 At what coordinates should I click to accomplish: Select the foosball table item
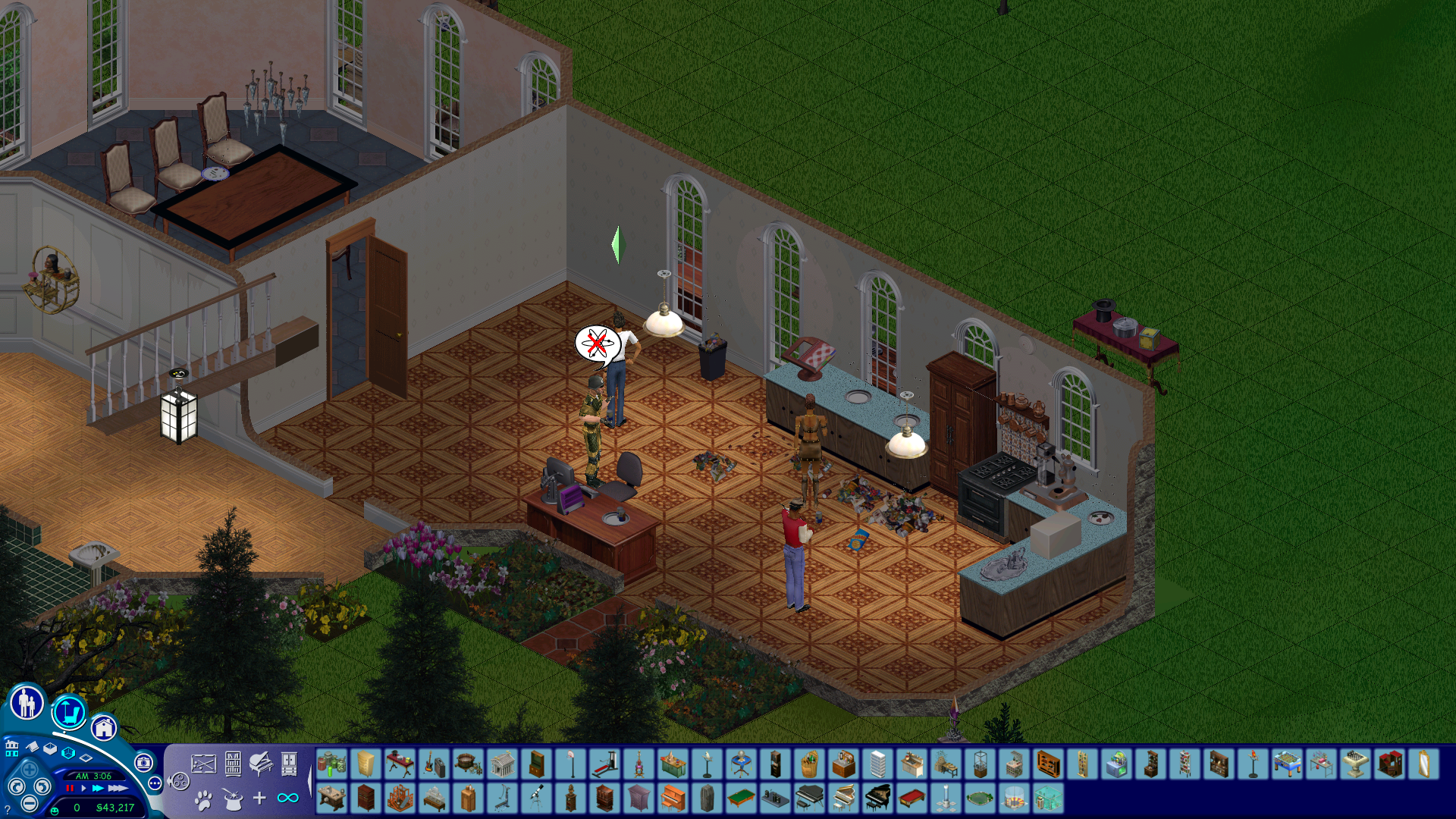[1287, 764]
